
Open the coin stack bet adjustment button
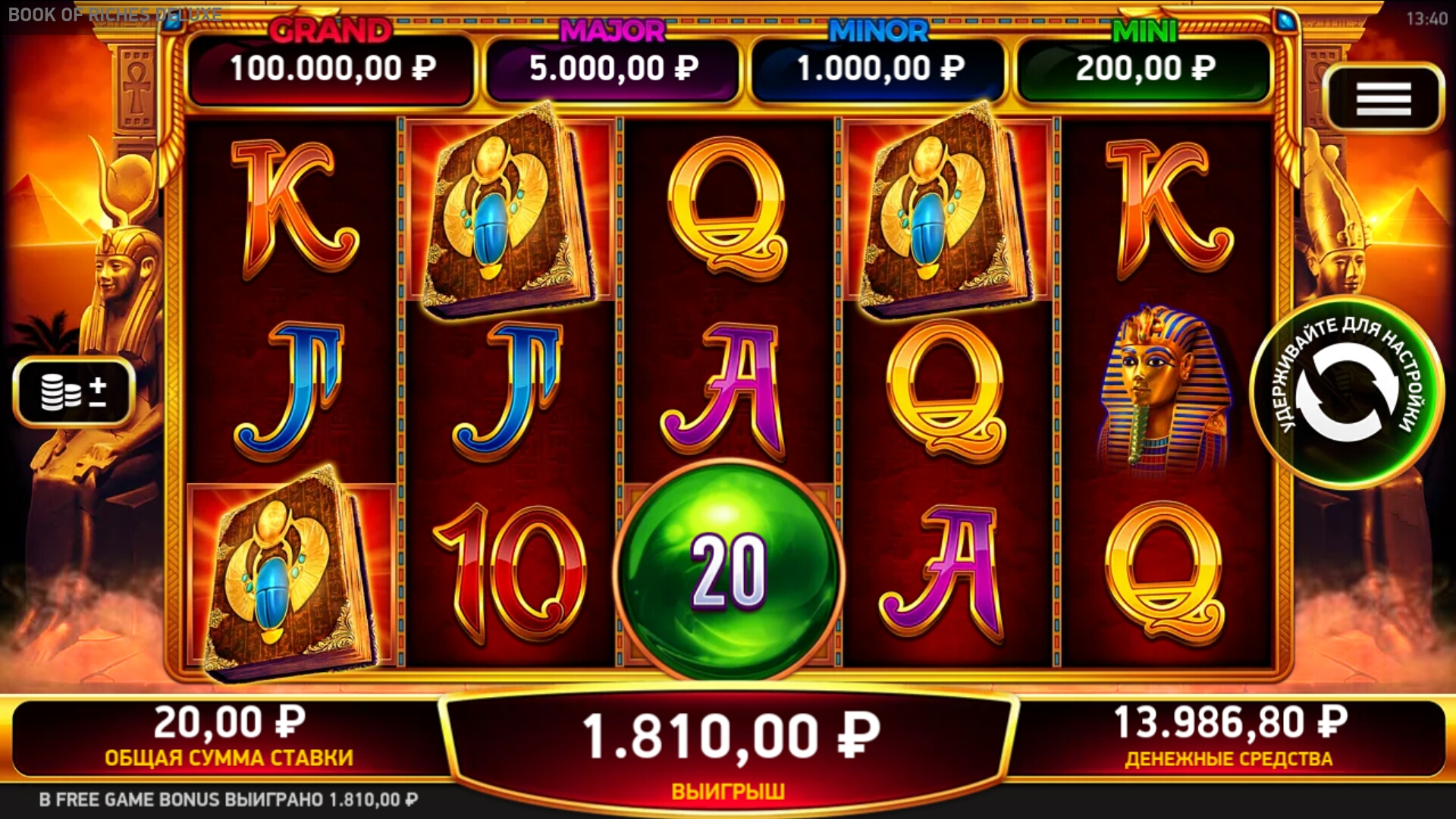(74, 391)
